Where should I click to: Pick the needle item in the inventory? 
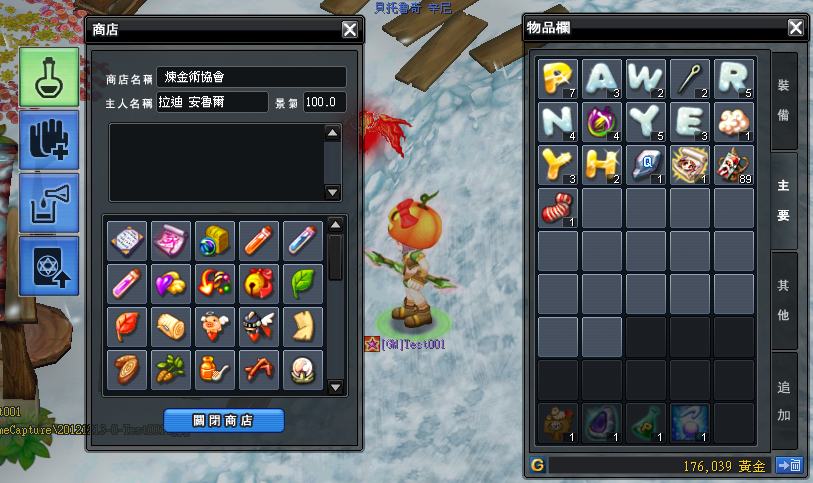point(690,77)
